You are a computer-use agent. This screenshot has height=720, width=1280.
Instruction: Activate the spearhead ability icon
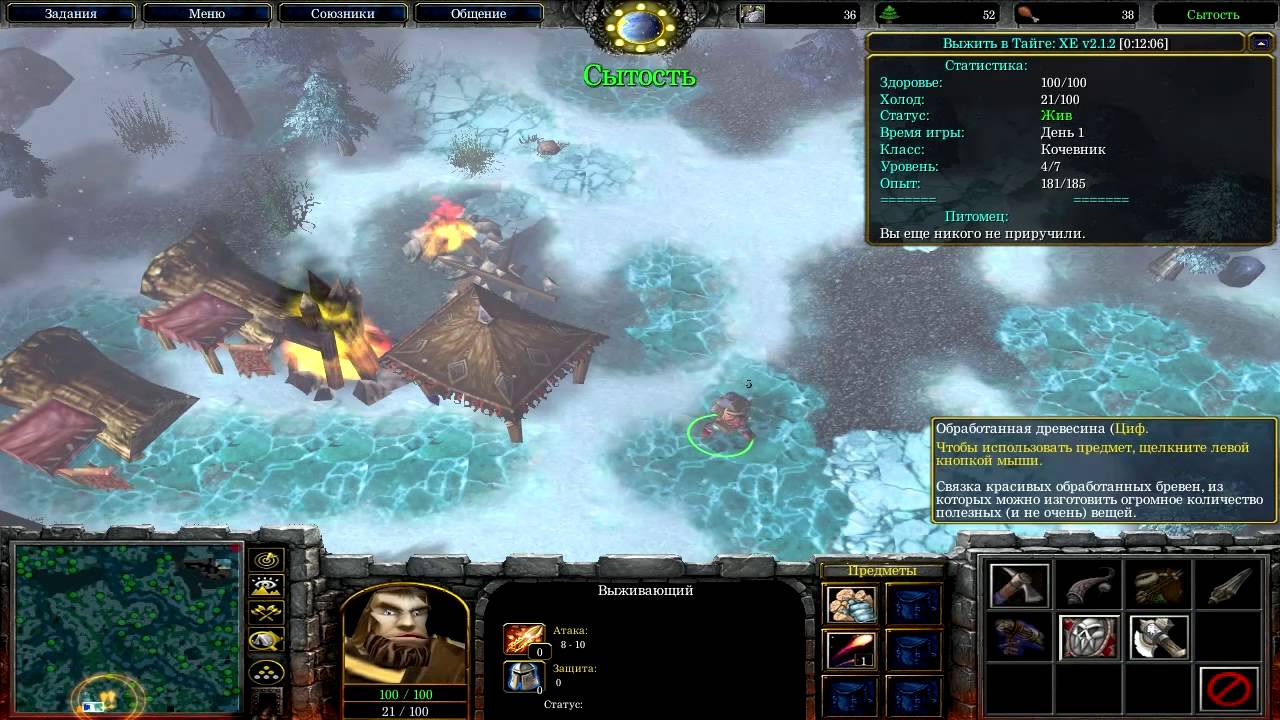tap(1229, 586)
